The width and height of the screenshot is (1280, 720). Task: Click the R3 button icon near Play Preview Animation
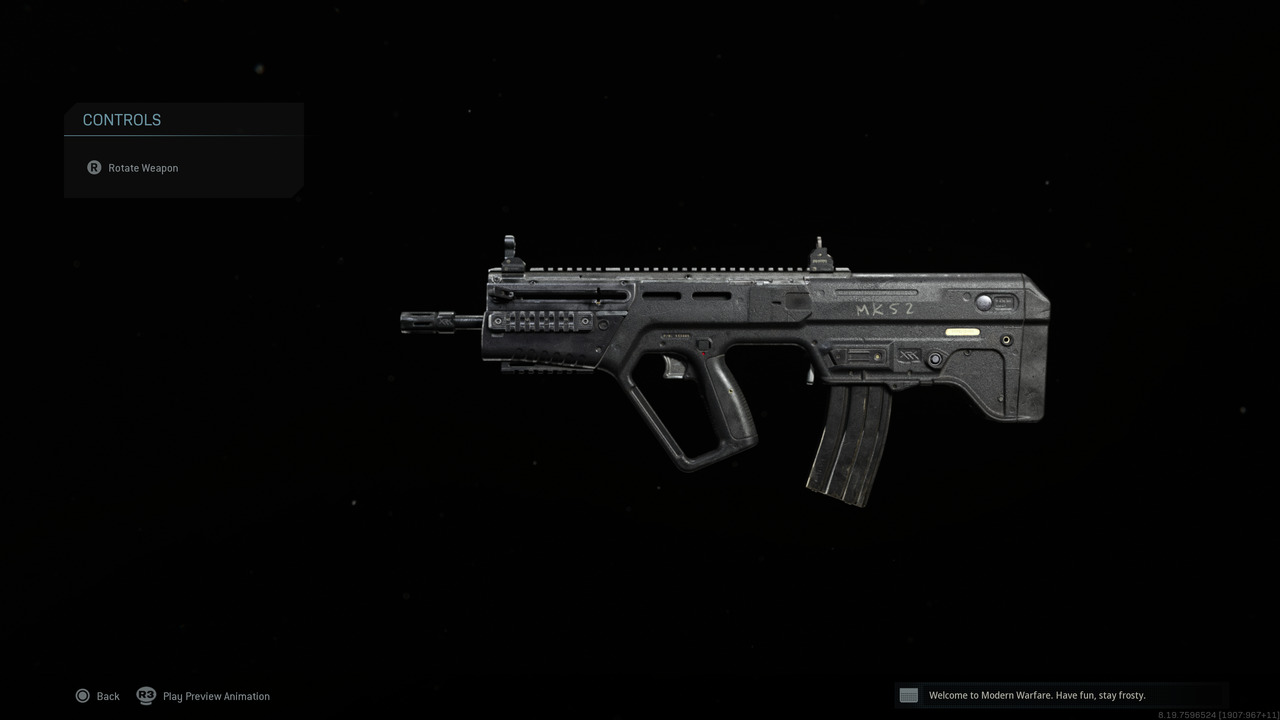point(146,696)
